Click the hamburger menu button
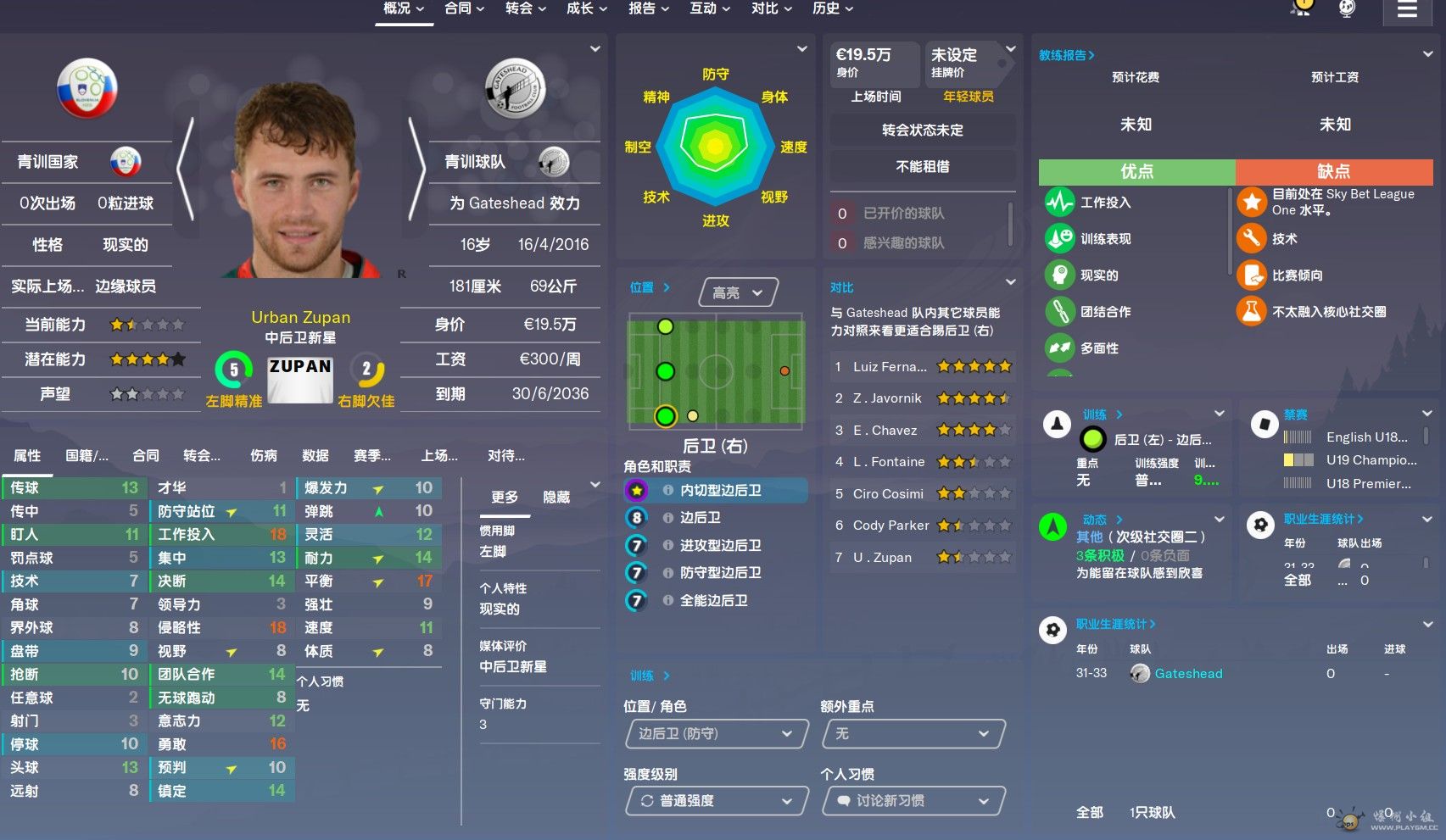 click(1407, 10)
